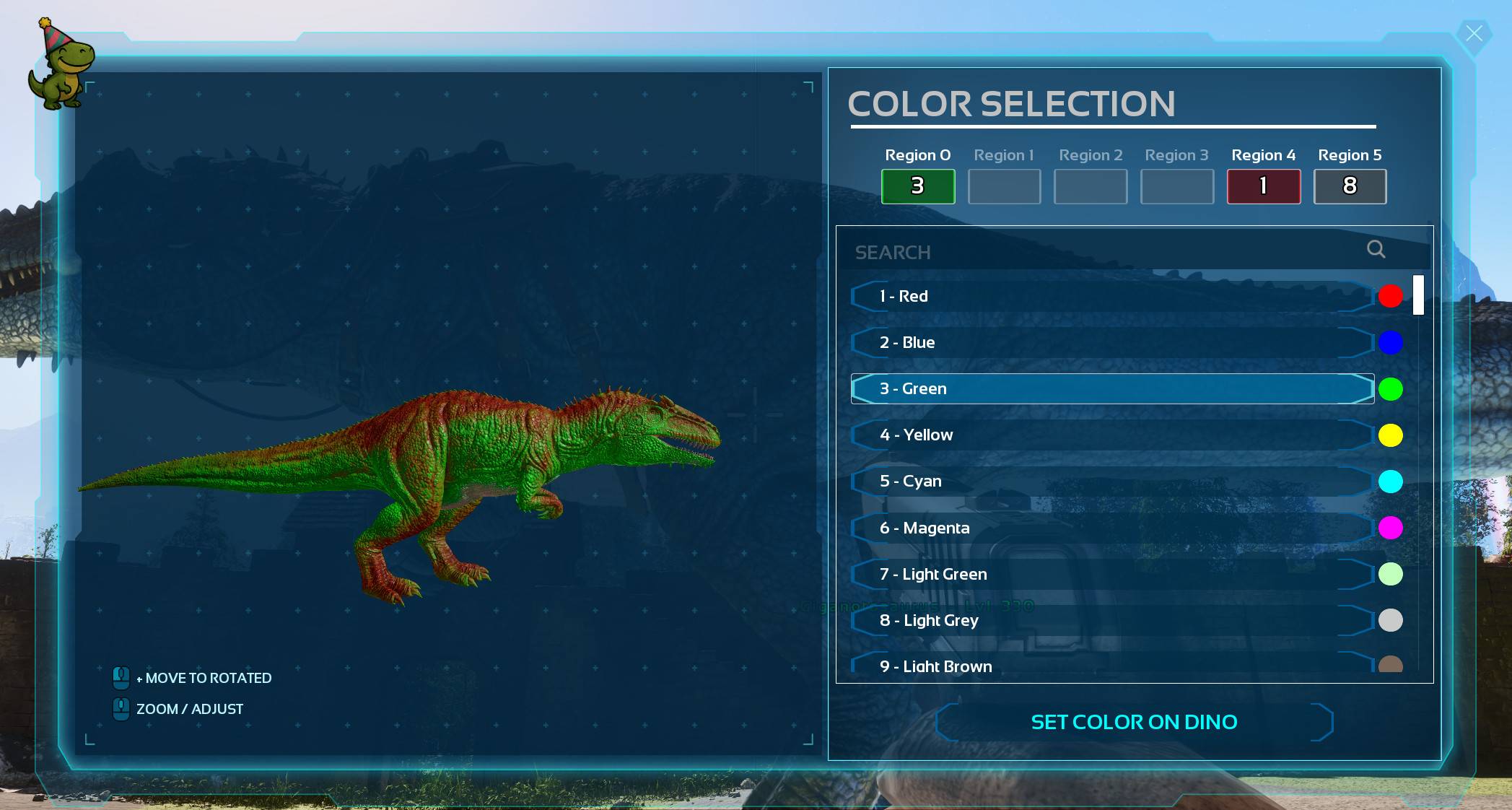Pick the Region 5 color box
Viewport: 1512px width, 810px height.
1350,186
